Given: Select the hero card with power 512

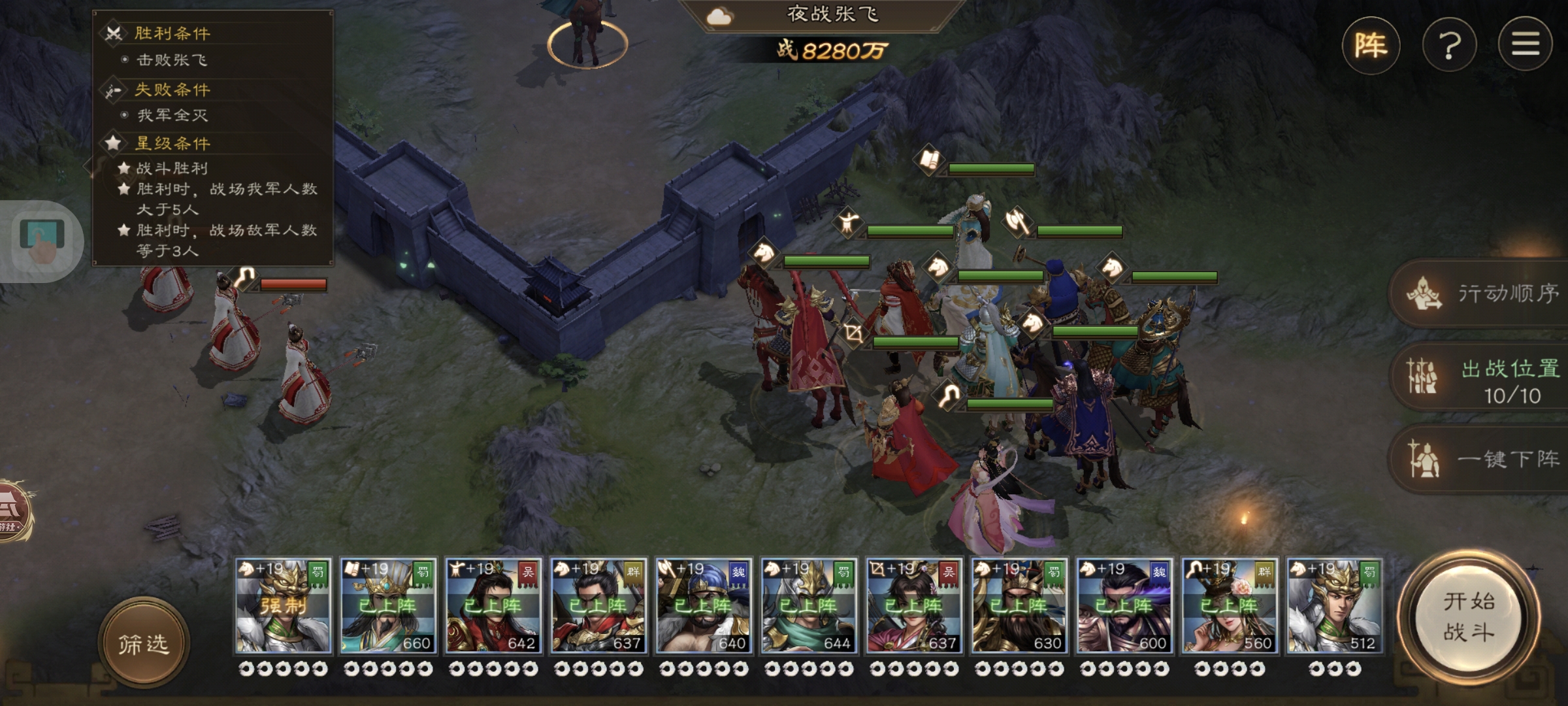Looking at the screenshot, I should 1334,606.
